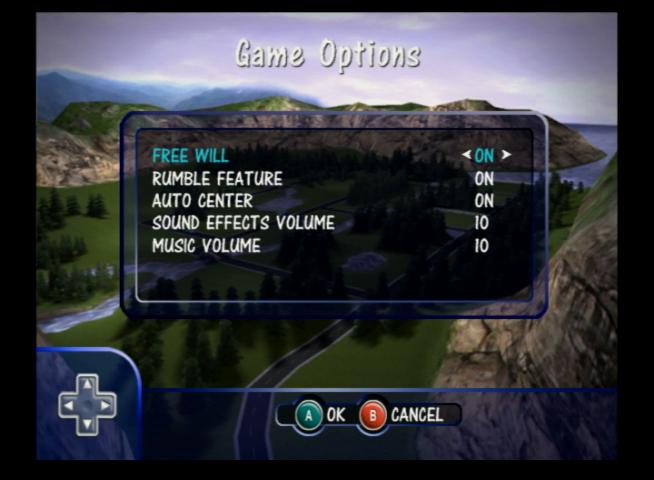Viewport: 654px width, 480px height.
Task: Choose the Rumble Feature row
Action: 217,179
